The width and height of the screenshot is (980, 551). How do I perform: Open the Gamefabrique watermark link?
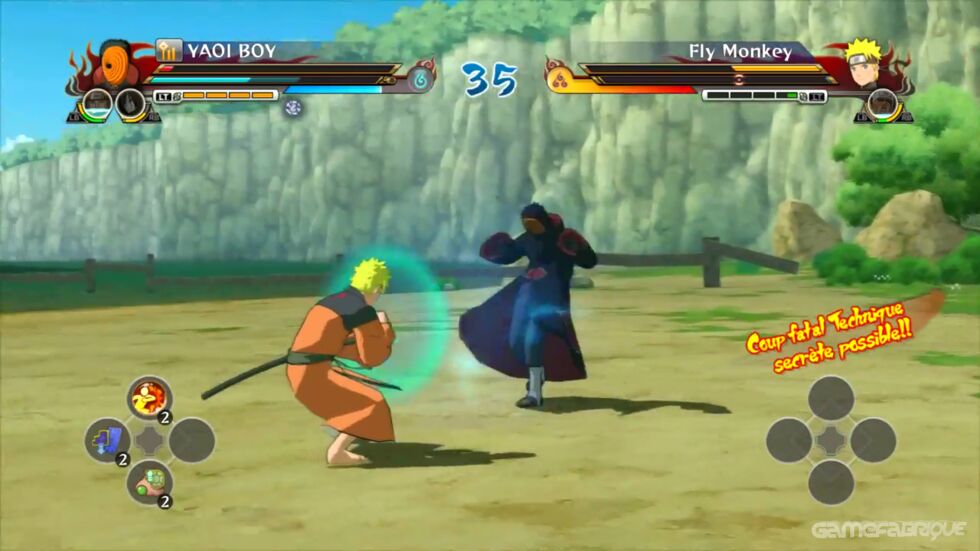pyautogui.click(x=888, y=530)
